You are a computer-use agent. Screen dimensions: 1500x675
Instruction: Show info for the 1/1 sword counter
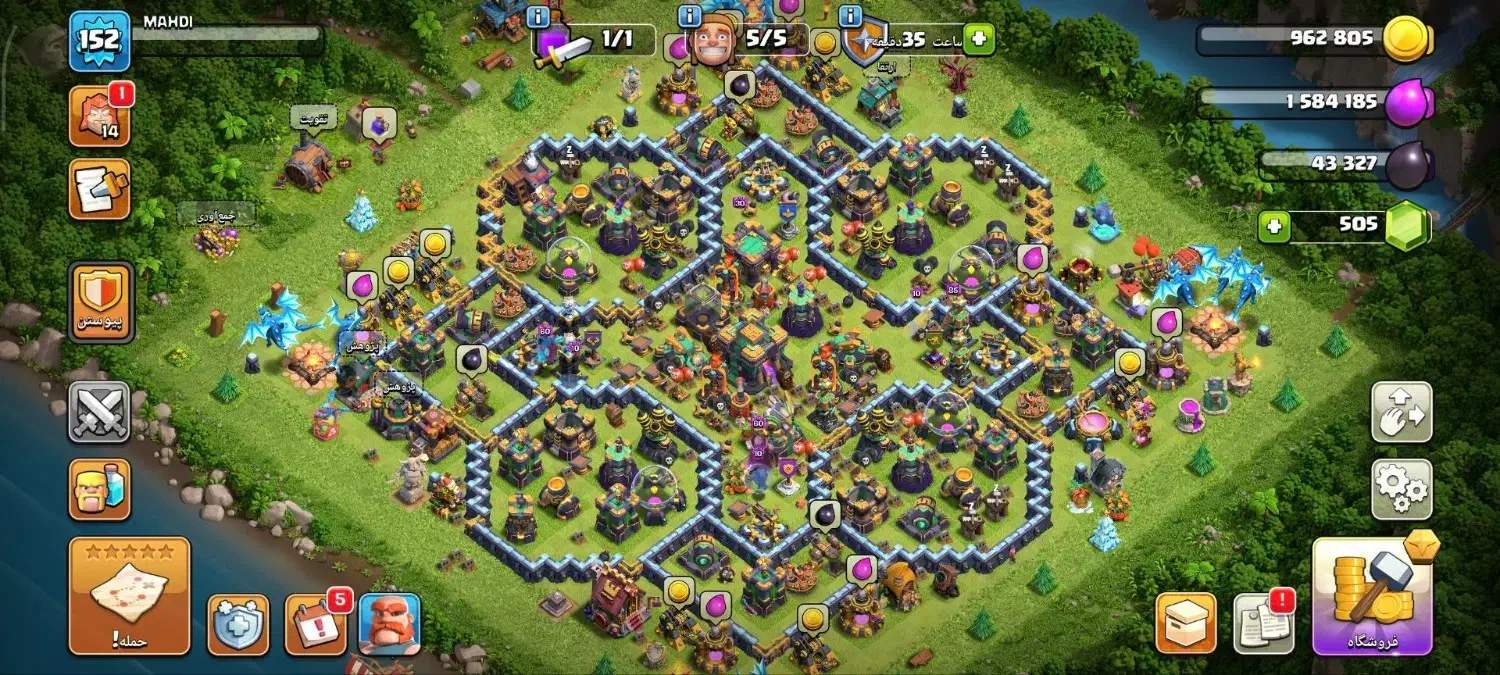[538, 17]
